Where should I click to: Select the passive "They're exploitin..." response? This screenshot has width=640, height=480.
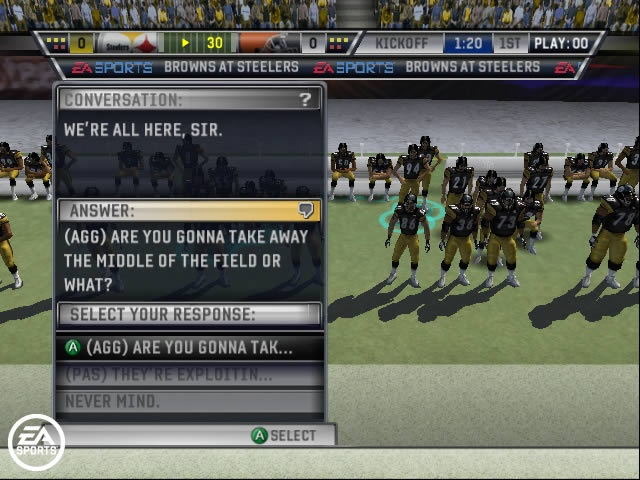pyautogui.click(x=190, y=375)
